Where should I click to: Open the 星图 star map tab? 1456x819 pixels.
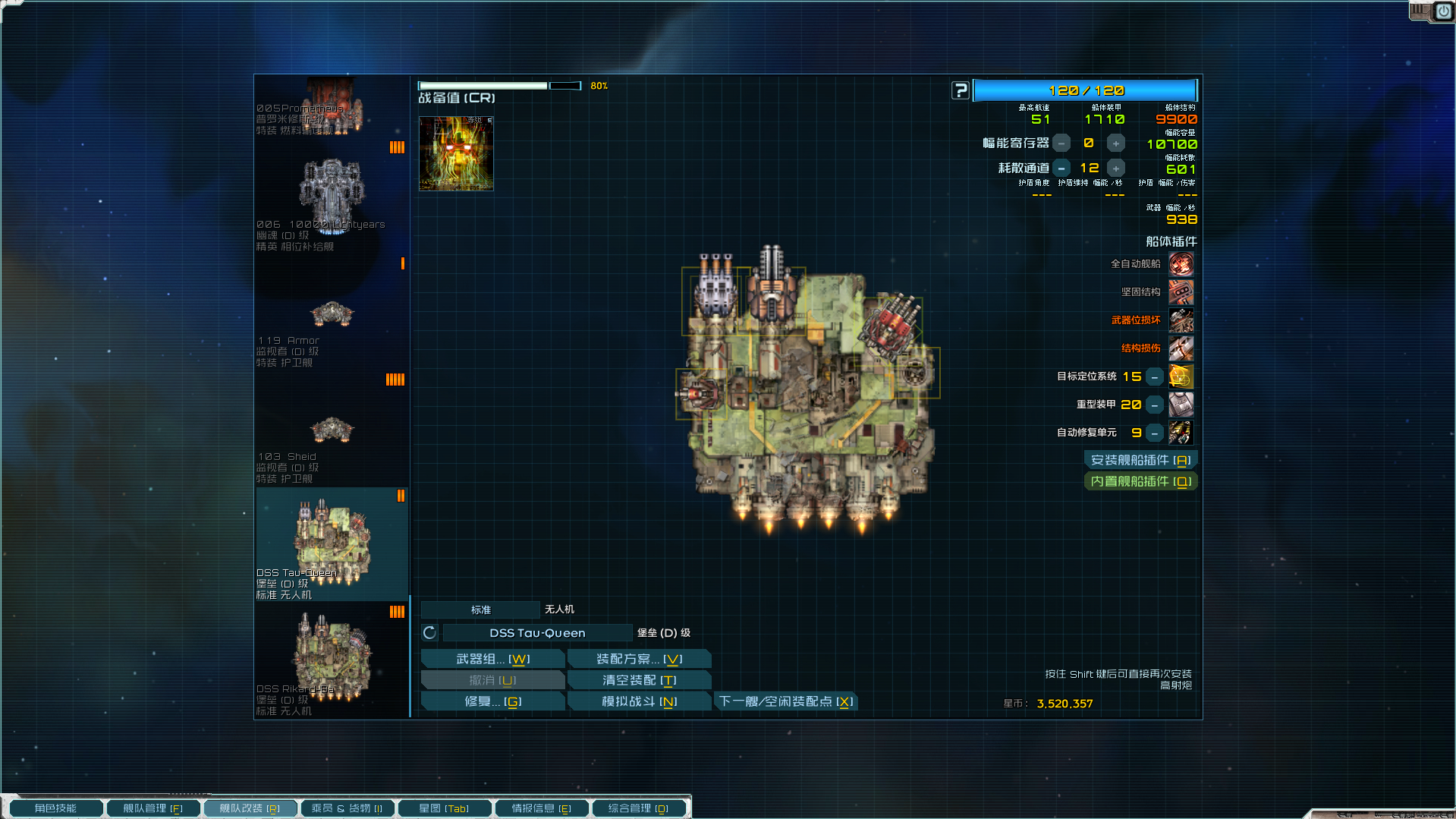click(444, 808)
